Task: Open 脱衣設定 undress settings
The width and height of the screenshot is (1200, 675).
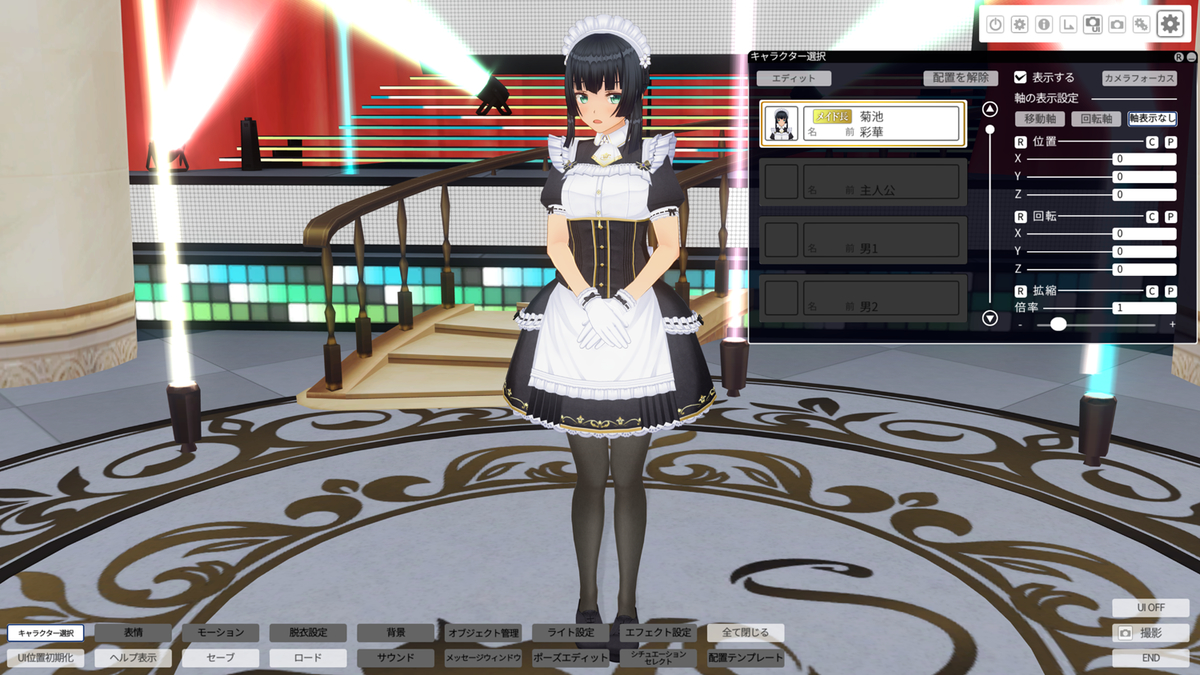Action: [308, 633]
